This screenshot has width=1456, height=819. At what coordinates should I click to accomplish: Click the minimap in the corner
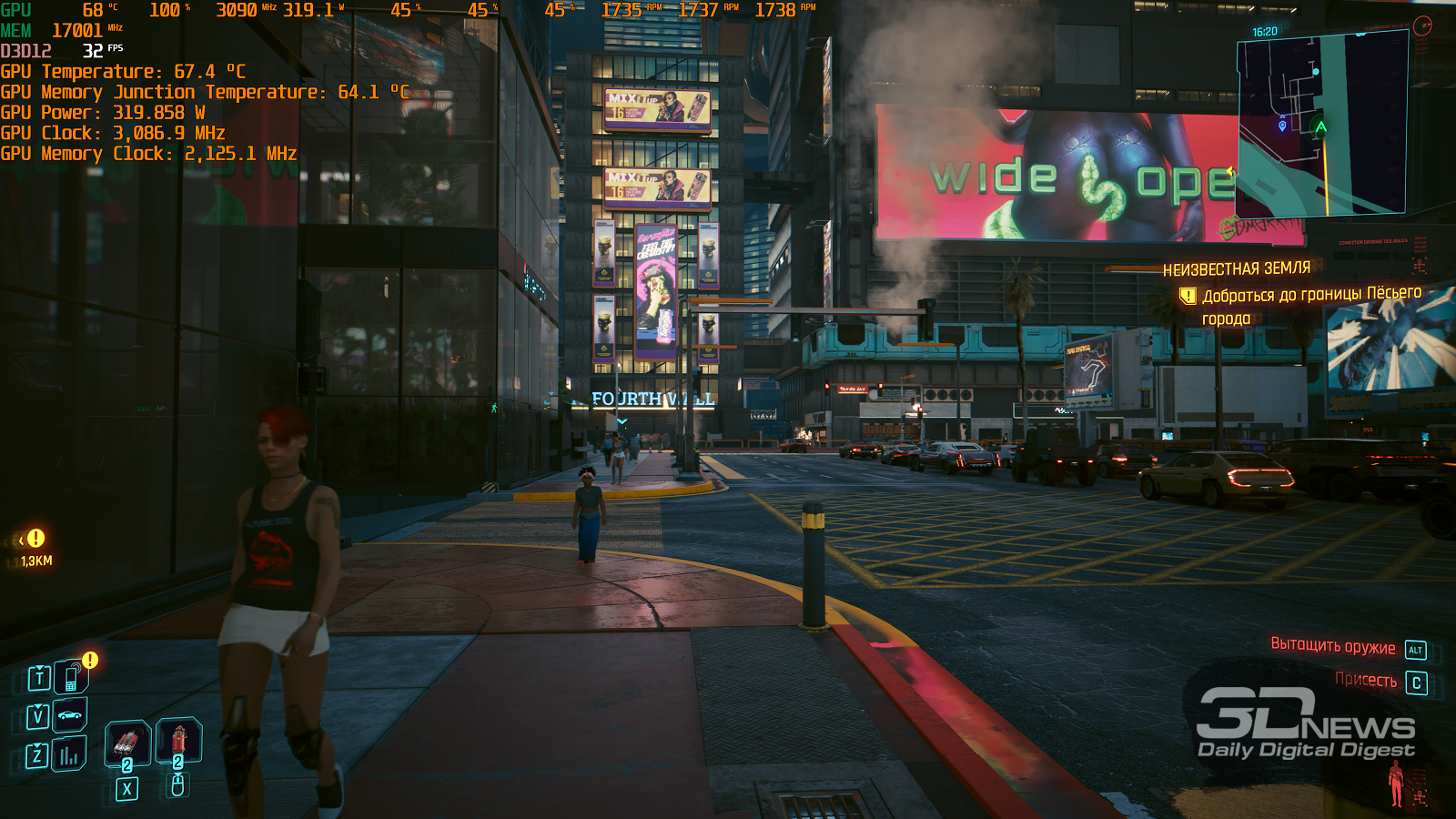point(1321,126)
